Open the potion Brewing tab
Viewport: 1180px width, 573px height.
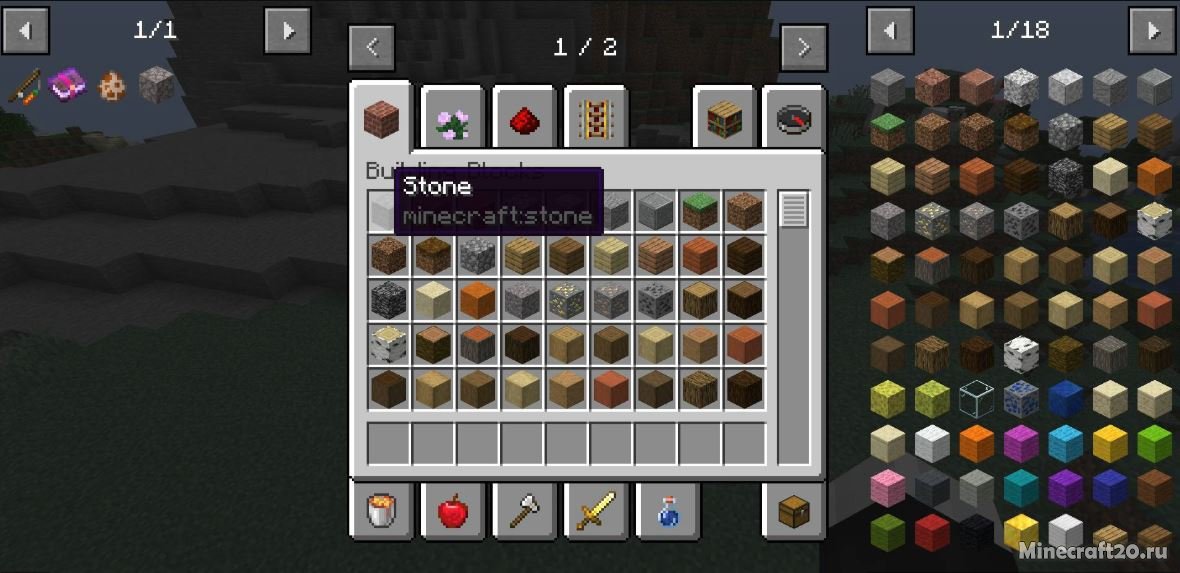point(667,512)
